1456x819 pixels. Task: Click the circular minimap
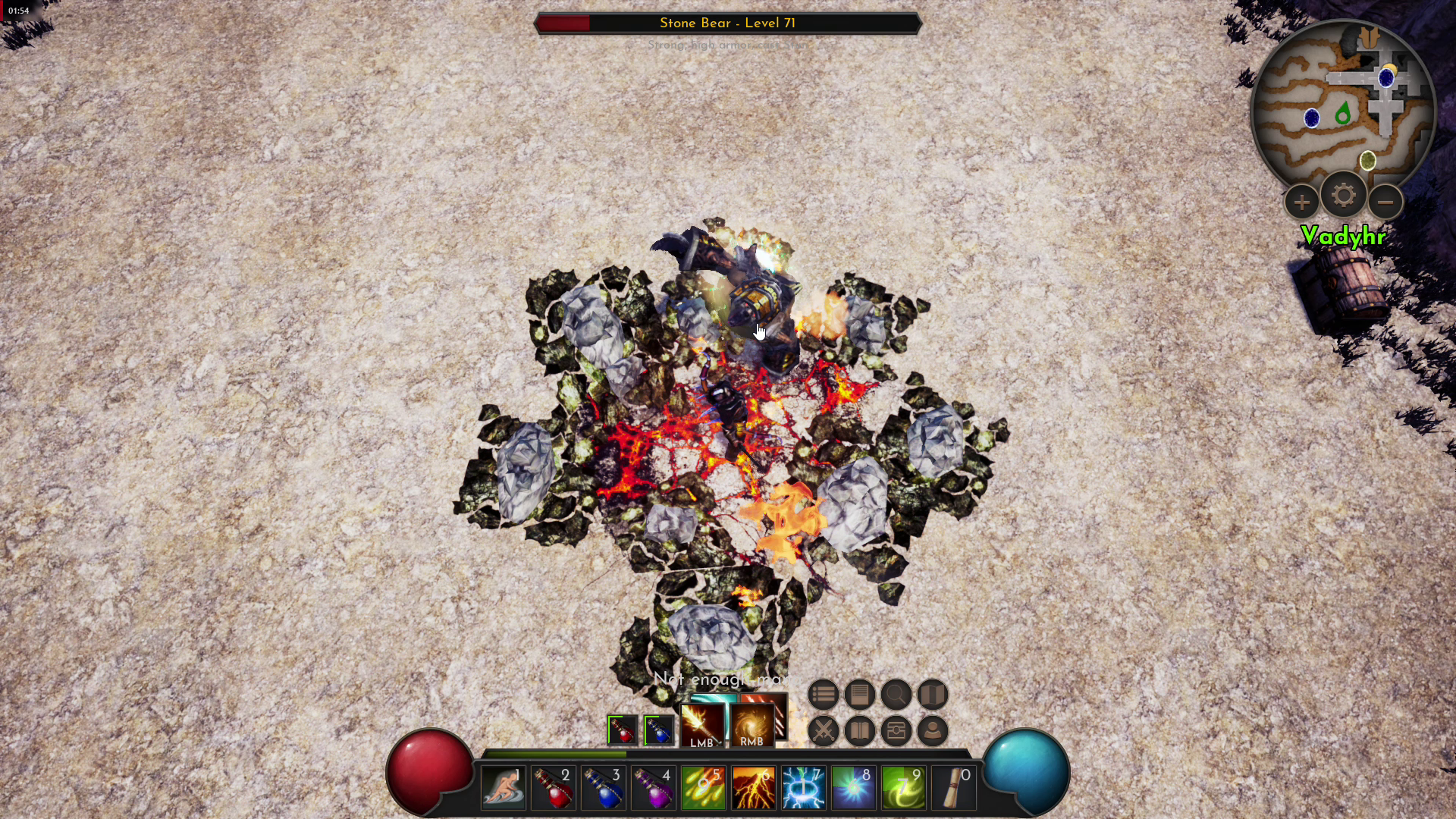click(1342, 106)
